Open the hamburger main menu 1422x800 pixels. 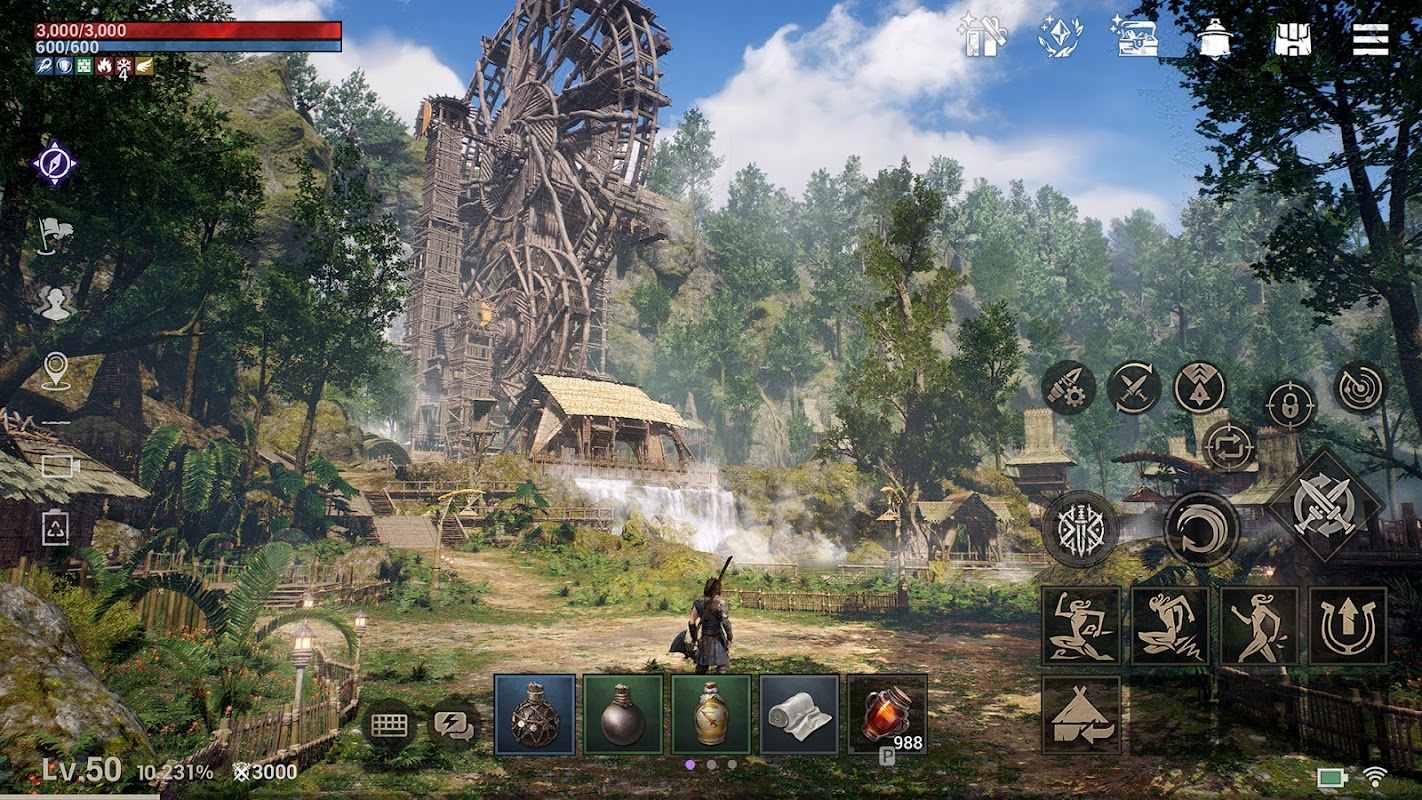click(1370, 39)
